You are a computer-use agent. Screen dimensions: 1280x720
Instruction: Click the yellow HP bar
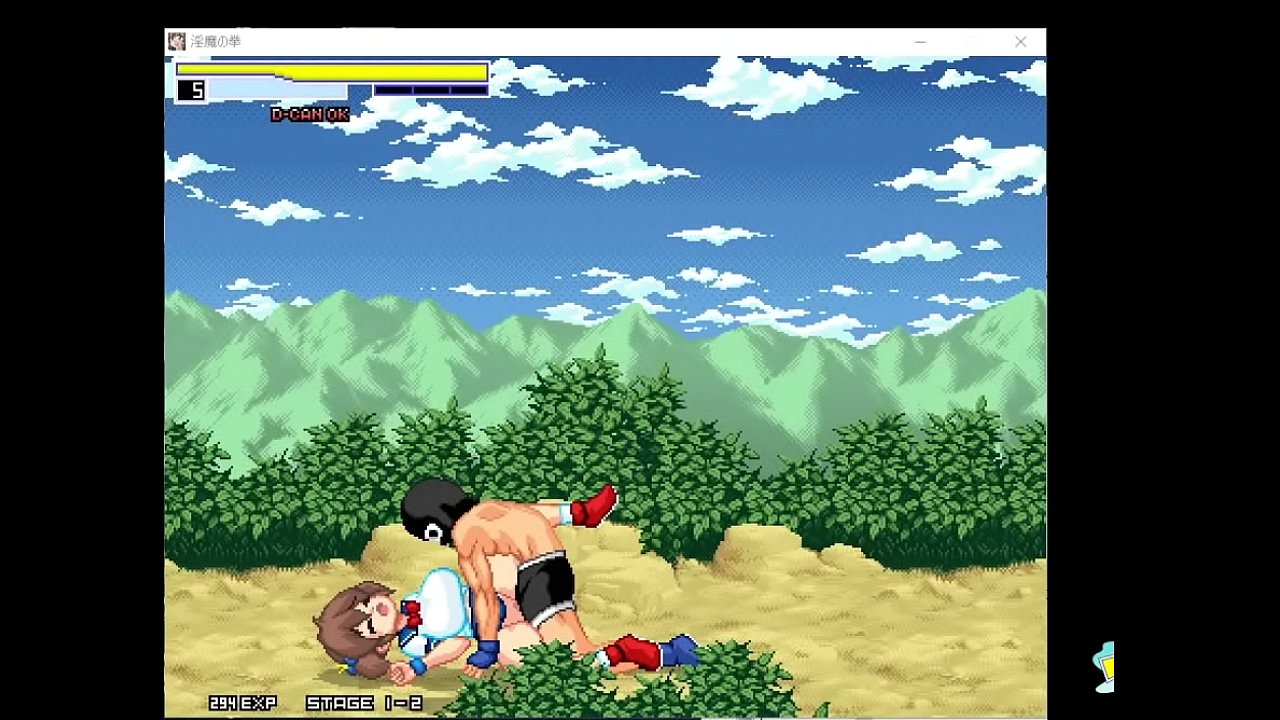330,70
